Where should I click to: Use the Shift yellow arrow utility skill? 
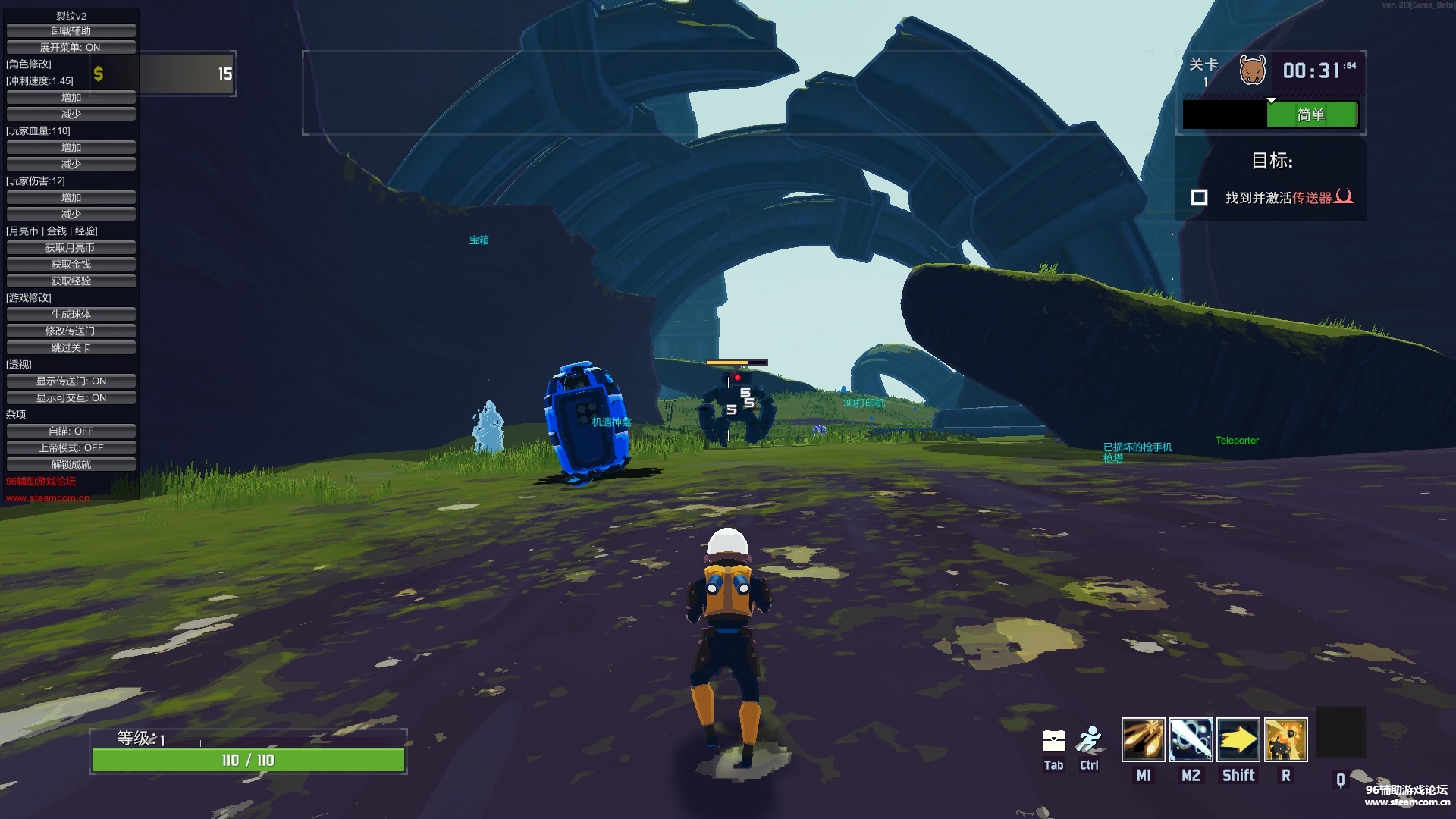pyautogui.click(x=1238, y=739)
